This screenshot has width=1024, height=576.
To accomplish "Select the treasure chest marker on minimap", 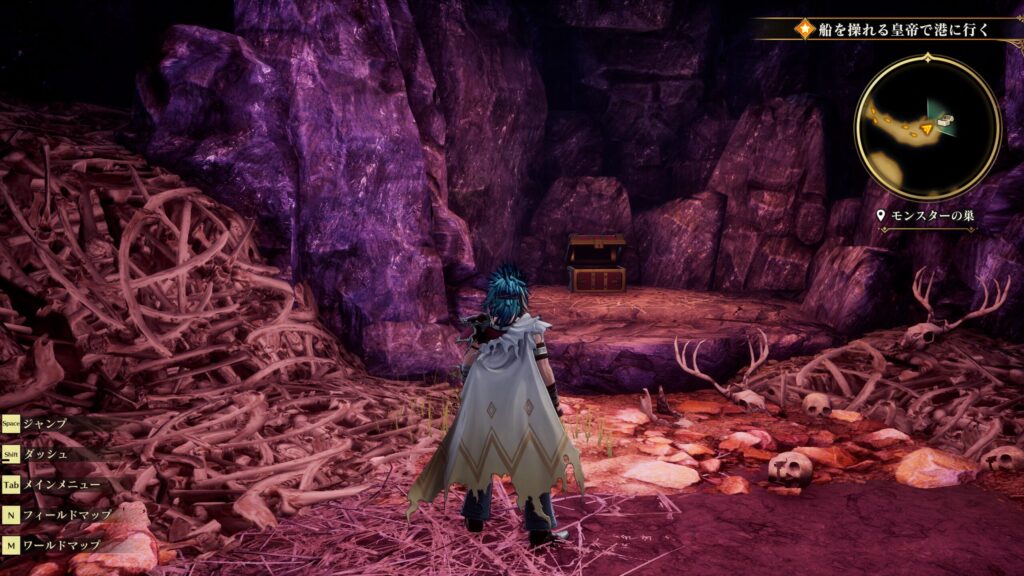I will (945, 122).
